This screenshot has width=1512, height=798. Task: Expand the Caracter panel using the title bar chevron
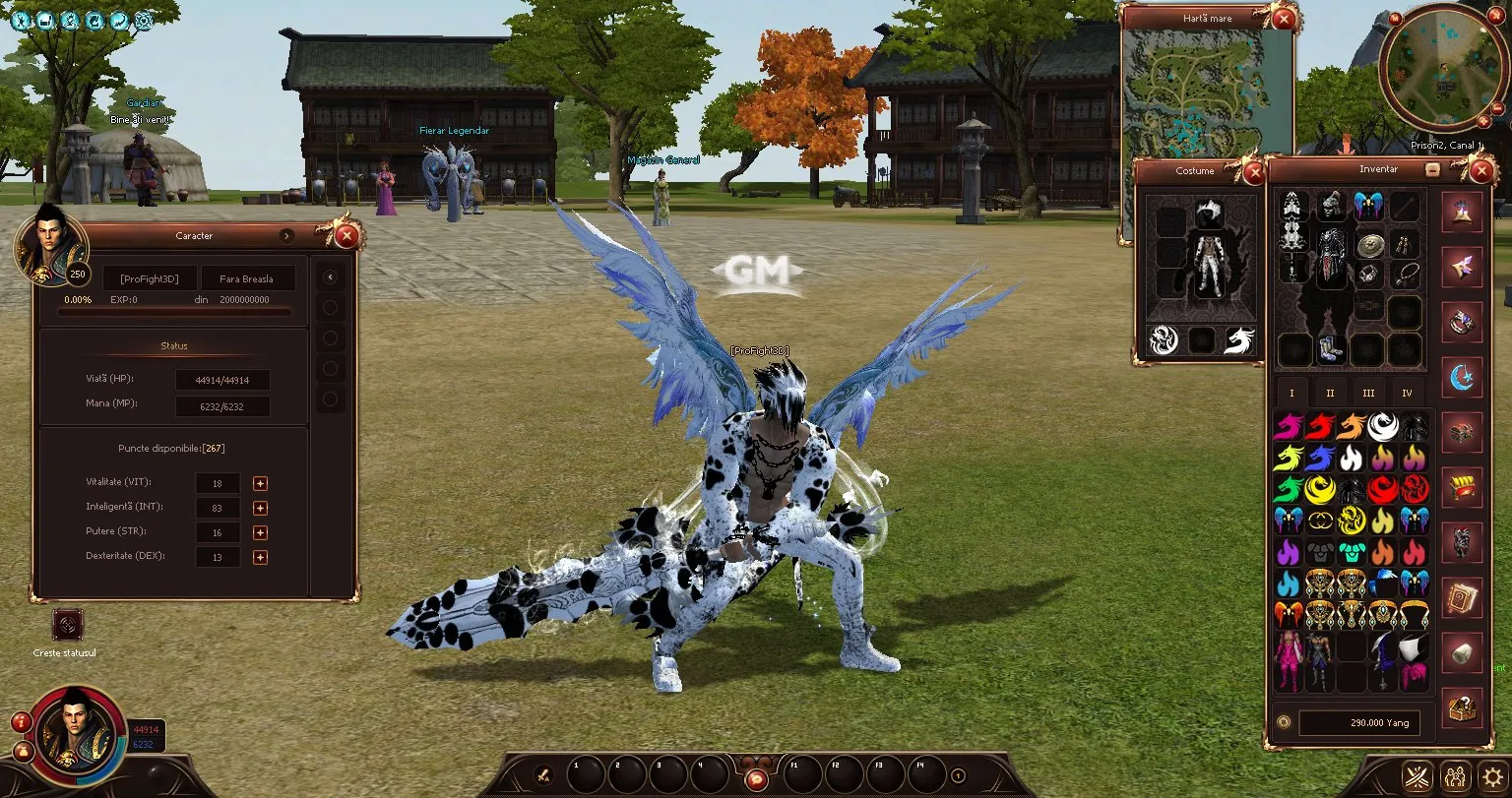tap(287, 236)
